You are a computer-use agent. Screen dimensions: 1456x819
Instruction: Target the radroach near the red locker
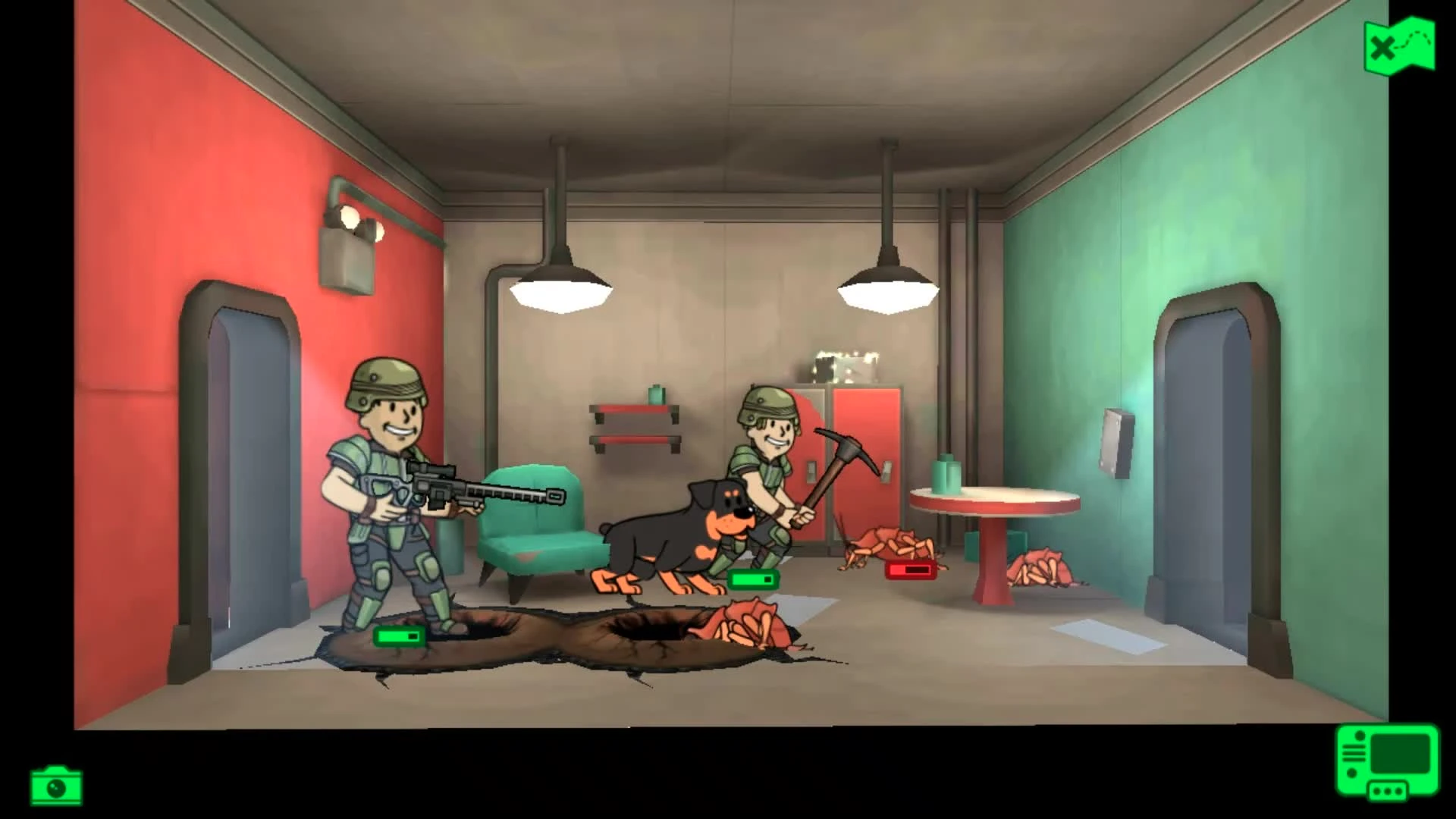click(x=887, y=542)
